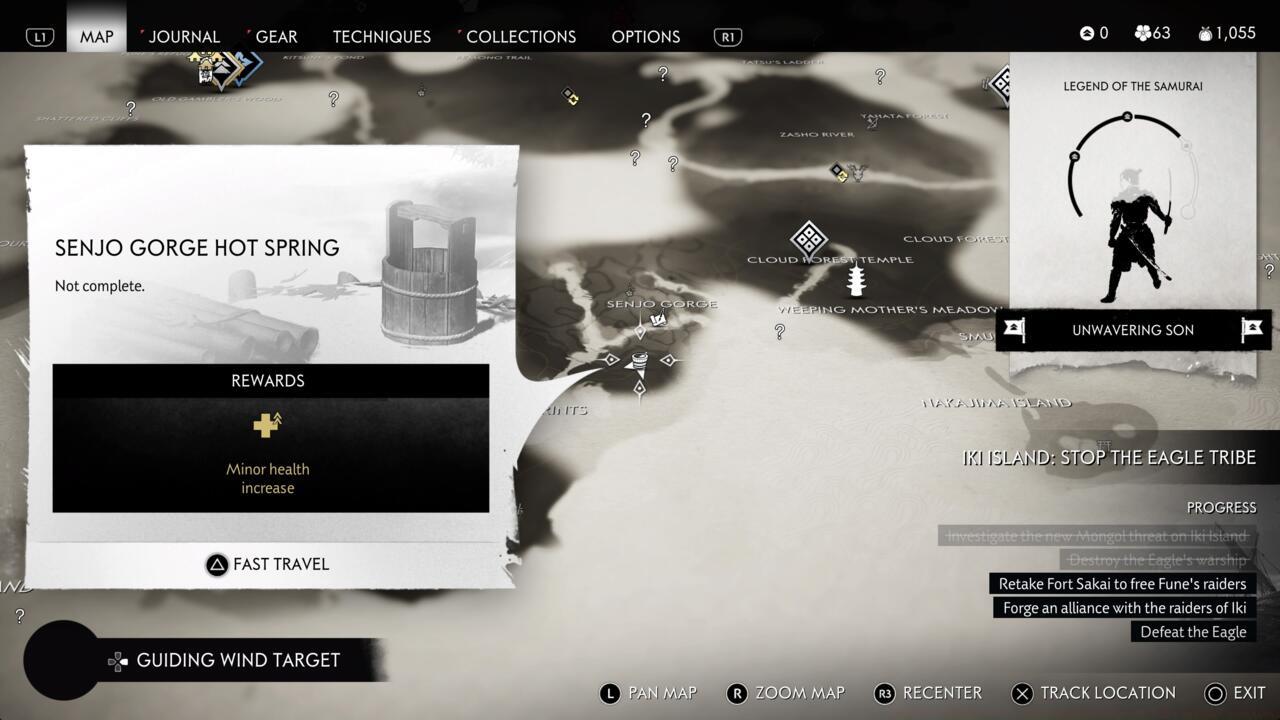The width and height of the screenshot is (1280, 720).
Task: Show the Collections tab
Action: (520, 36)
